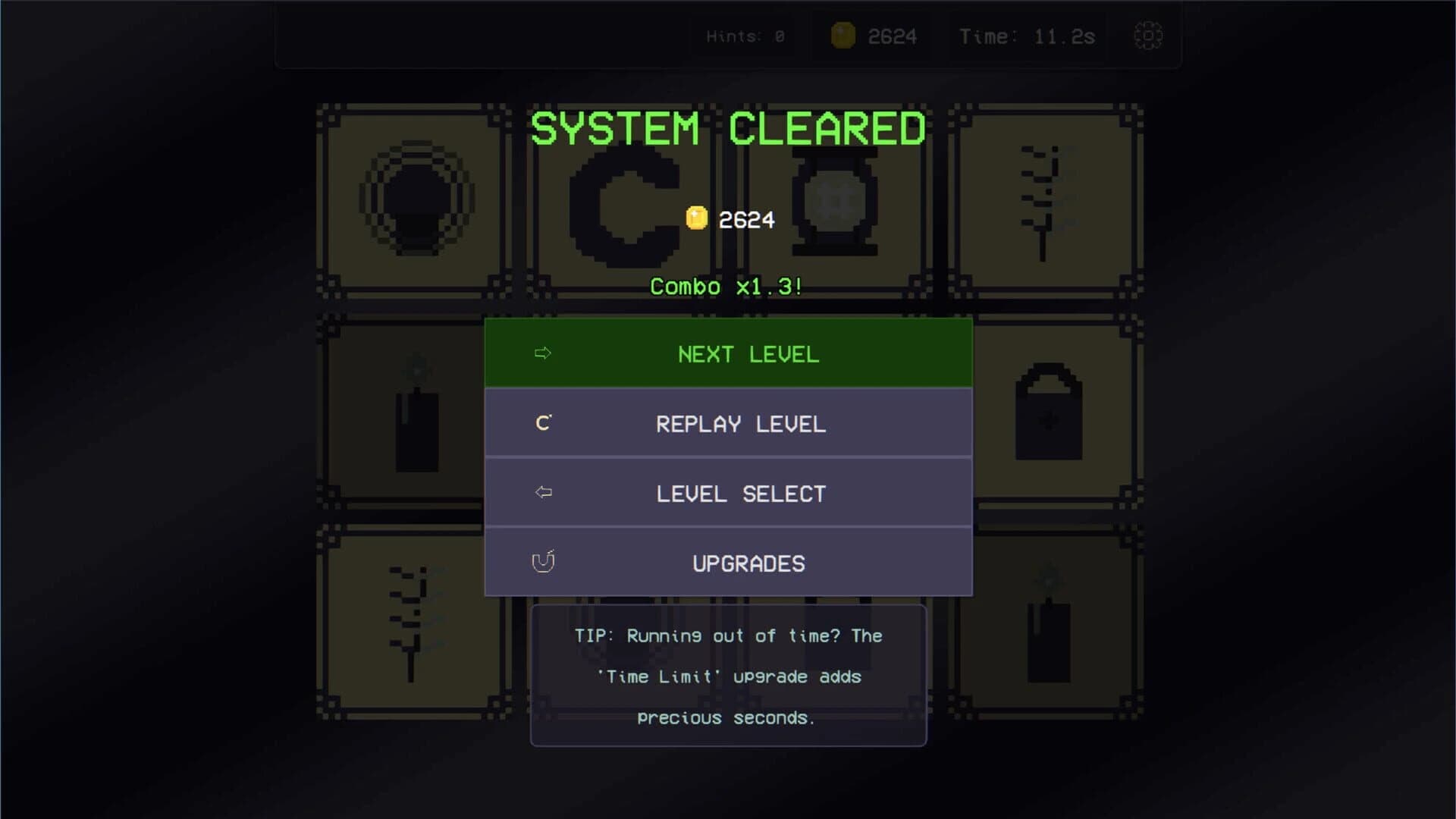Click the Time display showing 11.2s
The image size is (1456, 819).
1028,35
